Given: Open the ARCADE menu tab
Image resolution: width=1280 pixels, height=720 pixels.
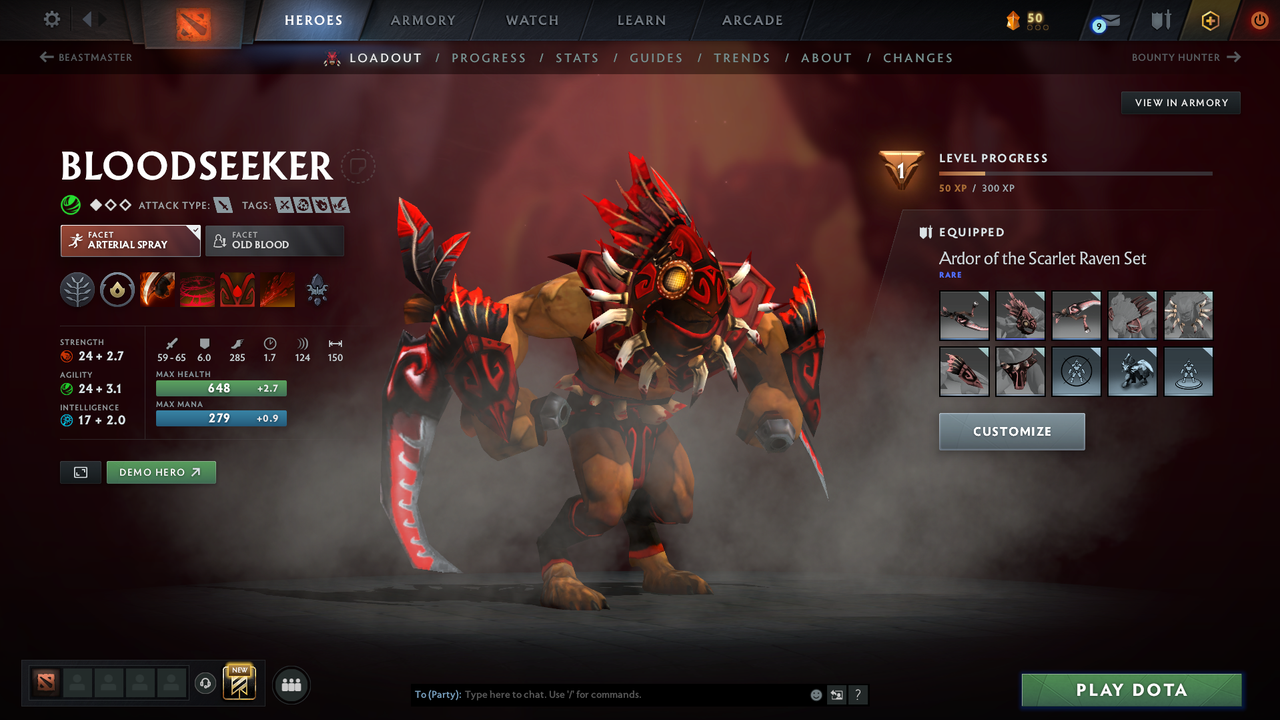Looking at the screenshot, I should pos(751,20).
